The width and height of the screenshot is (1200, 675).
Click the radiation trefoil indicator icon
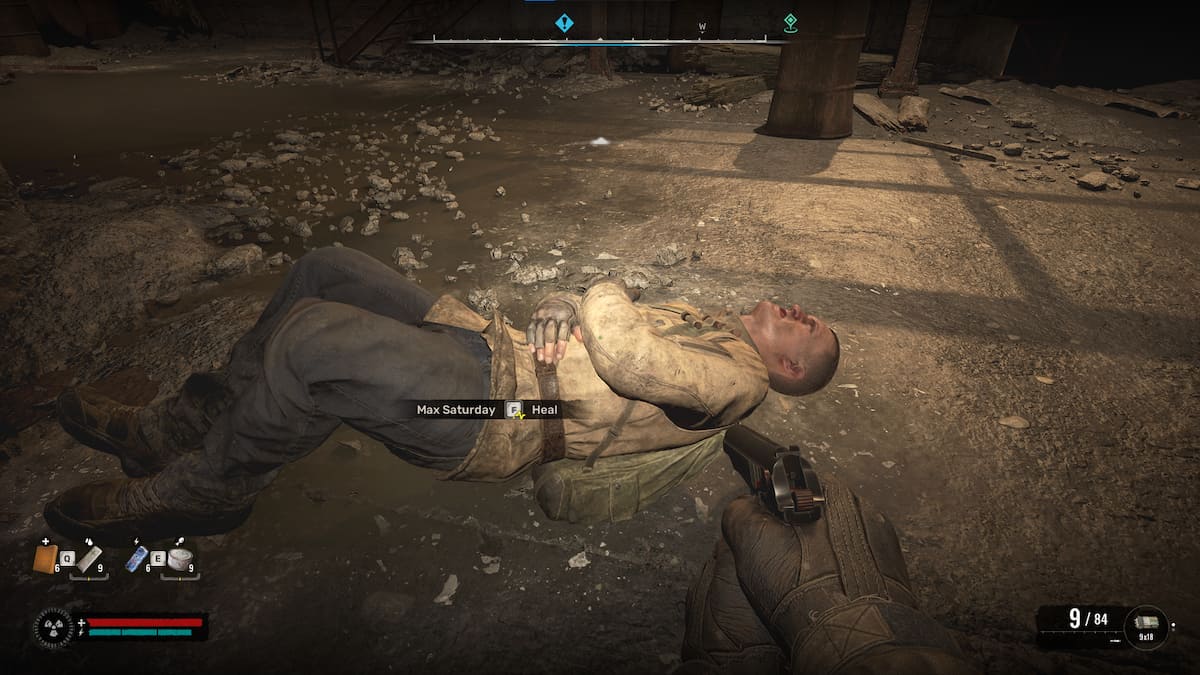click(x=52, y=628)
